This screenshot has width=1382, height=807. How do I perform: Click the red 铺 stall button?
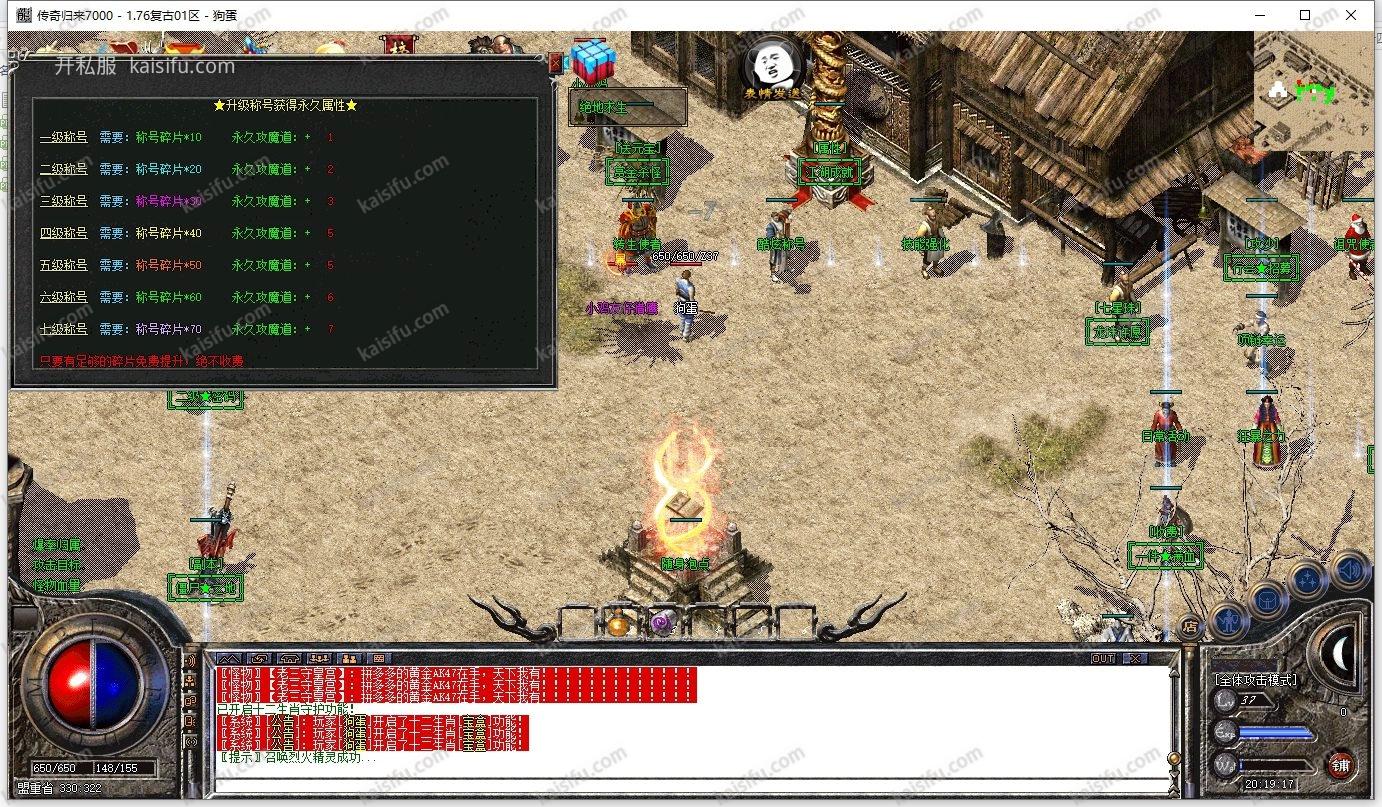[1340, 766]
